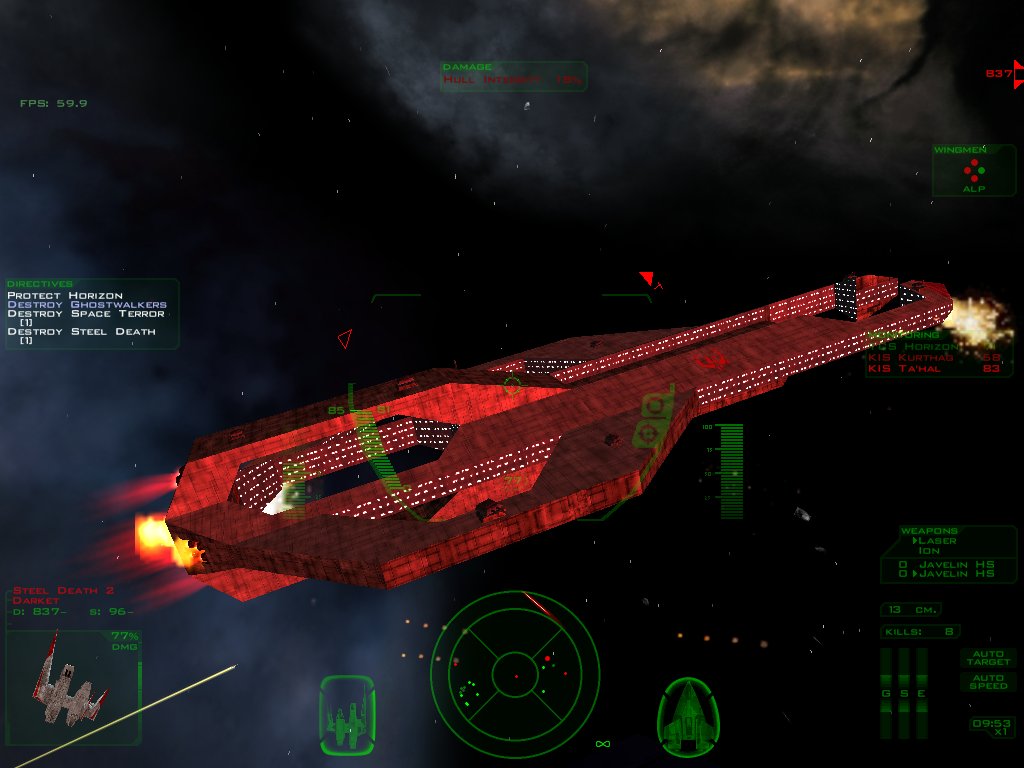1024x768 pixels.
Task: Select the Destroy Steel Death directive
Action: point(82,331)
